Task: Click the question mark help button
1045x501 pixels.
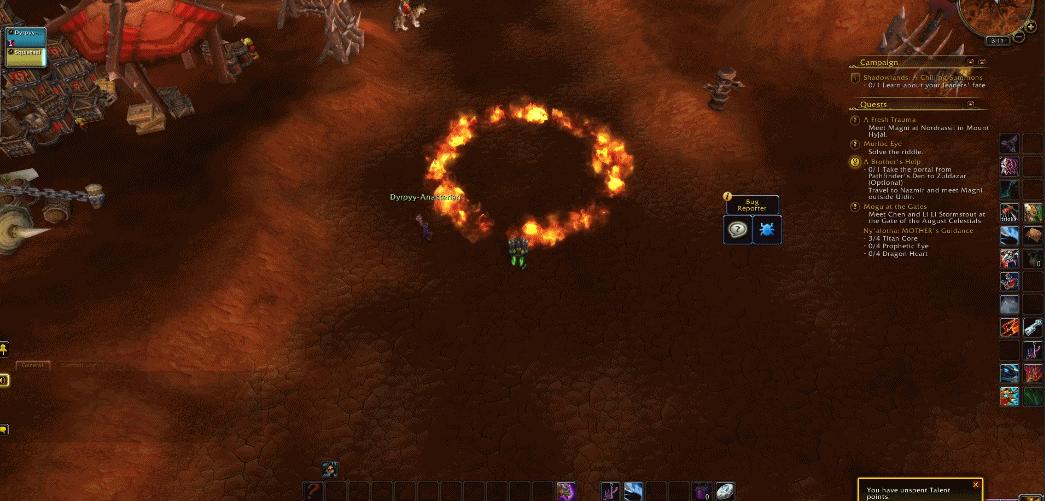Action: pos(737,229)
